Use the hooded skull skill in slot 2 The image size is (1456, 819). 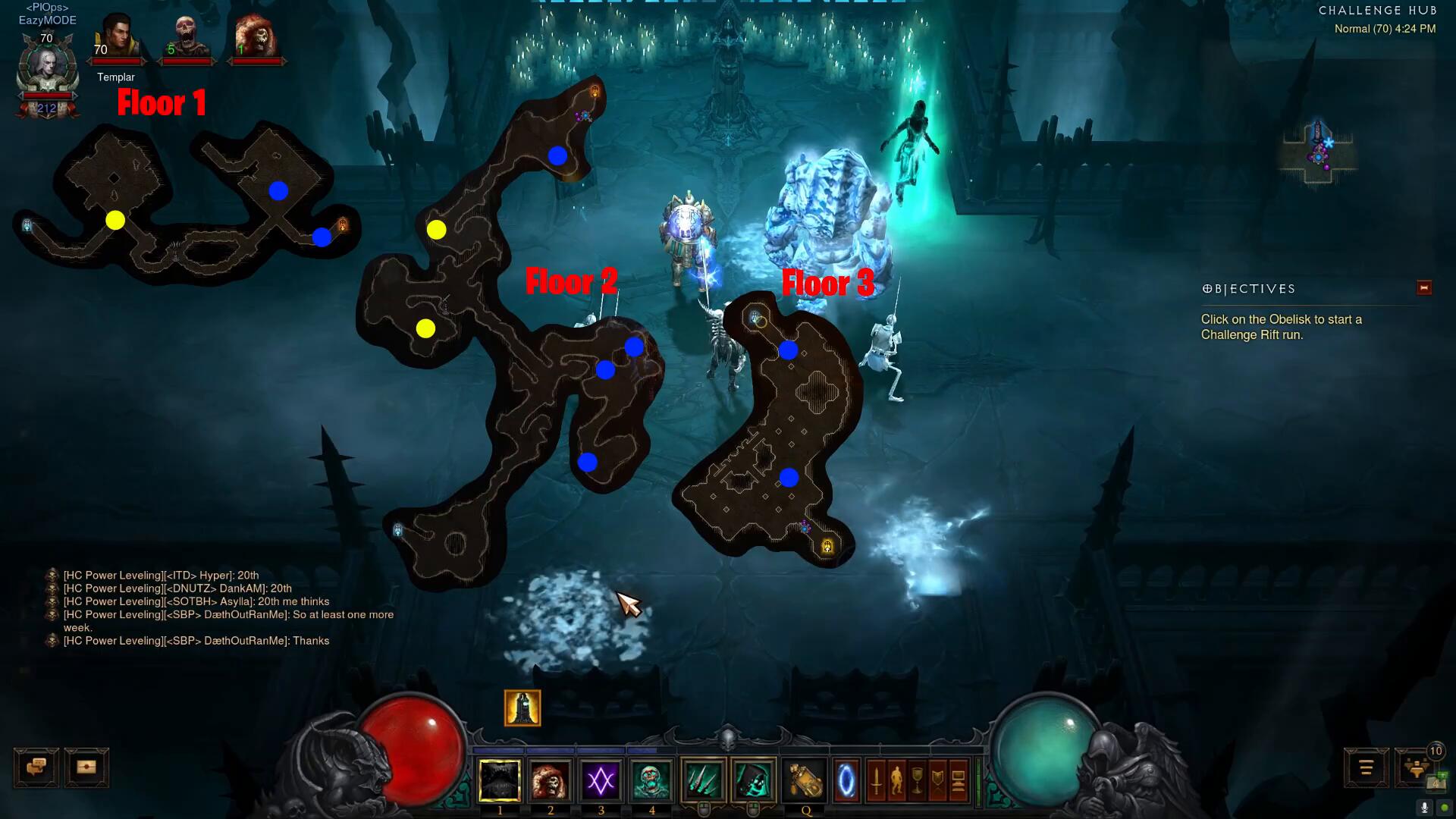(551, 780)
